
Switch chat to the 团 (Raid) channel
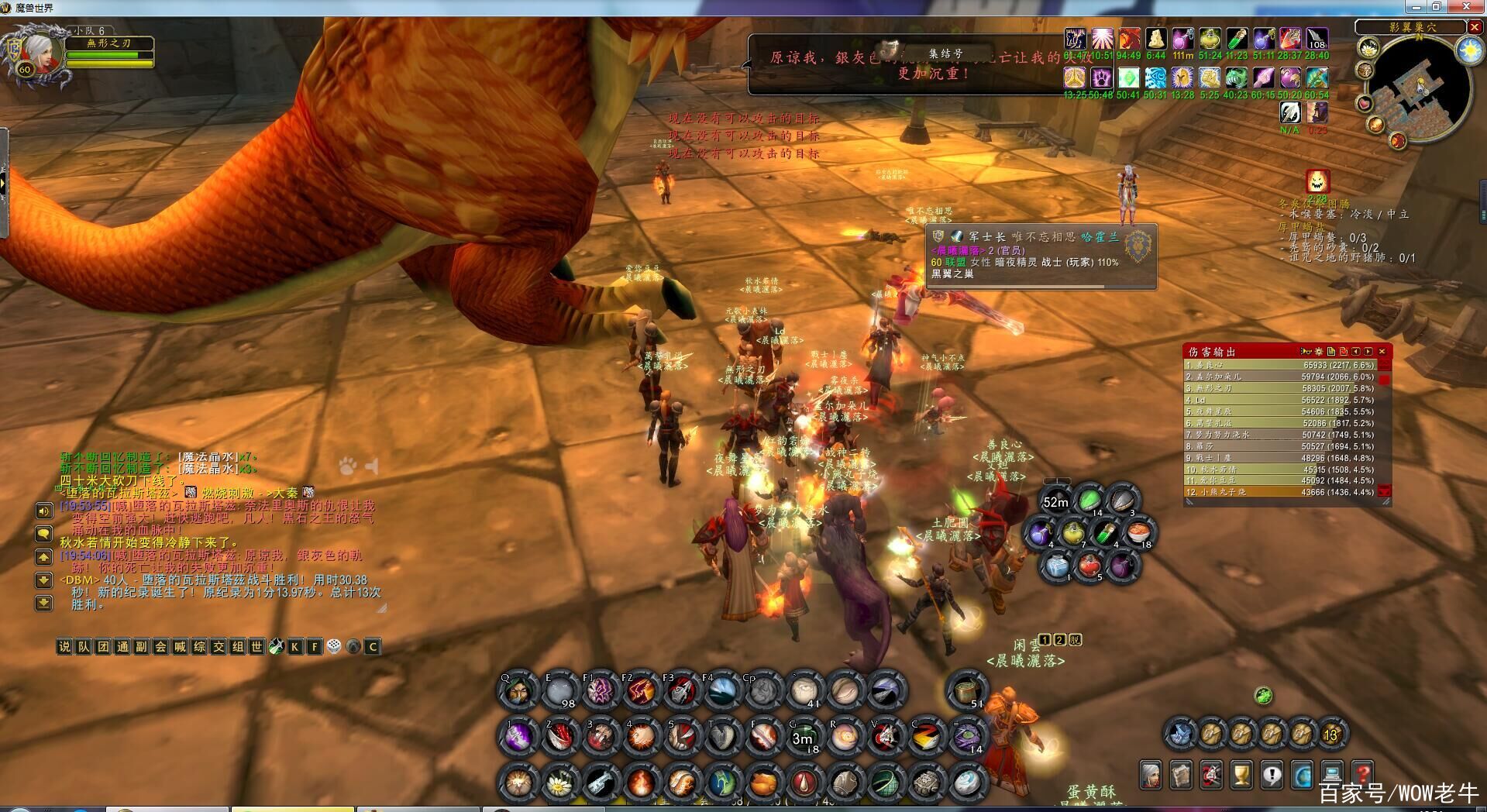click(102, 646)
